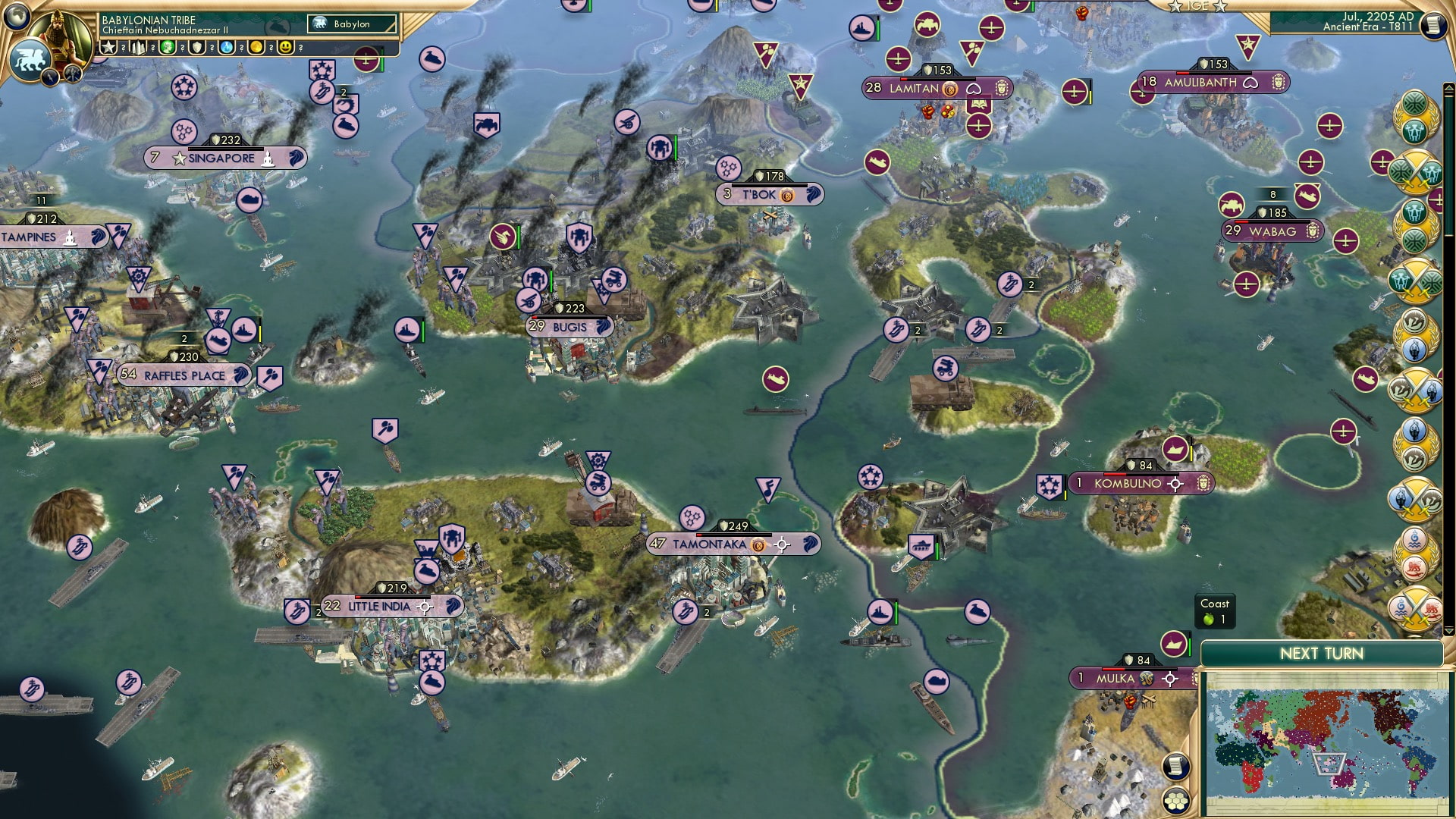Open the Singapore city screen via its name banner
1456x819 pixels.
(x=220, y=158)
